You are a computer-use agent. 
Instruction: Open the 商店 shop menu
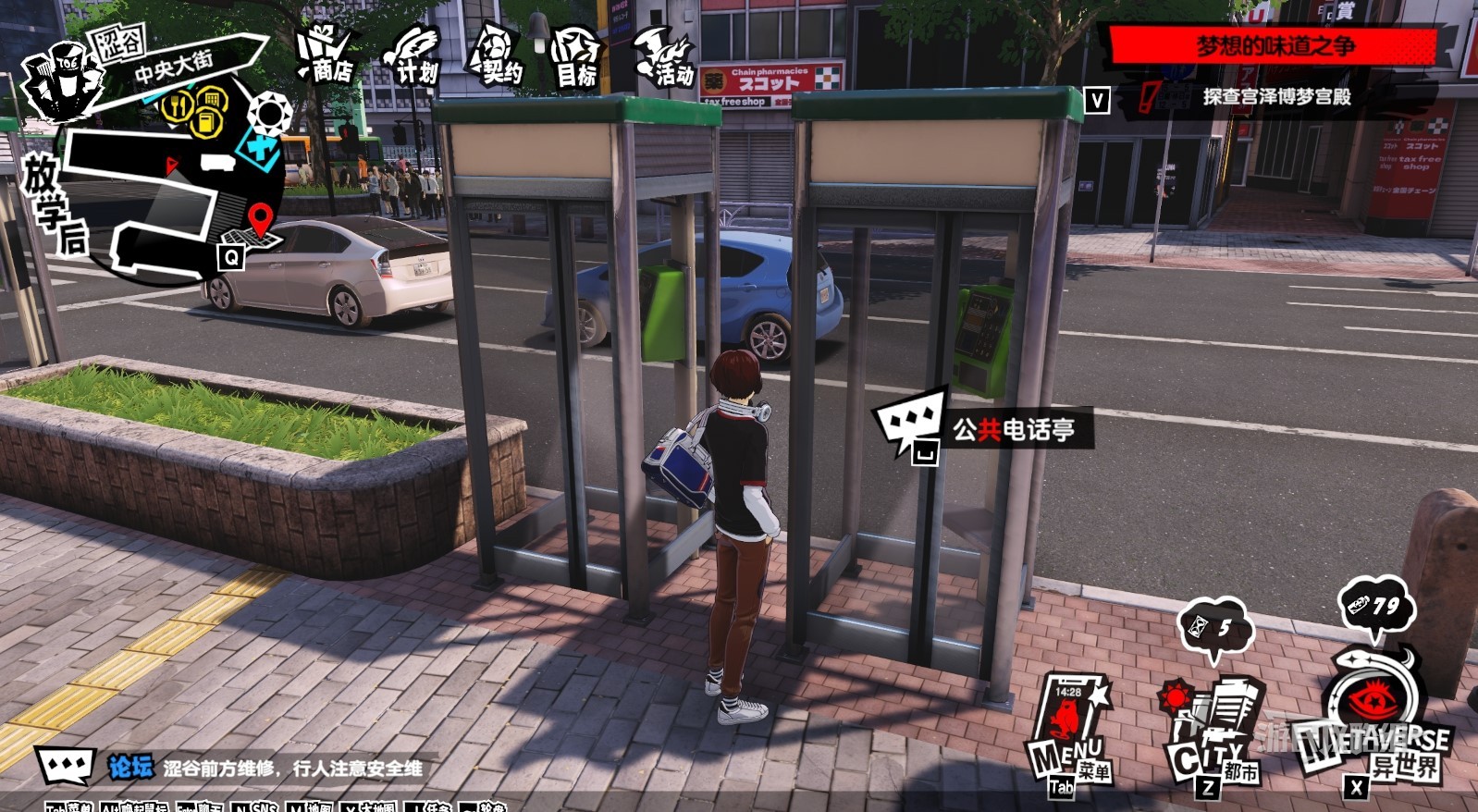[326, 56]
